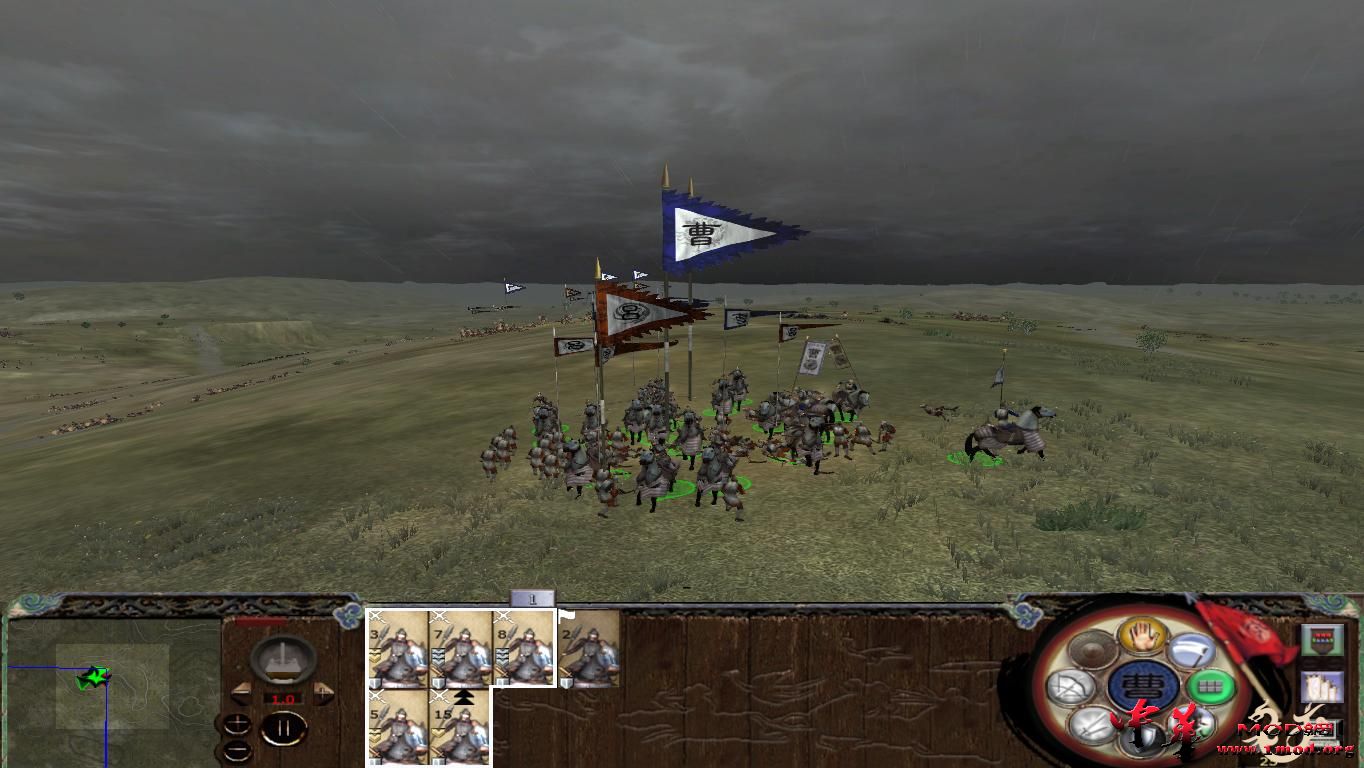1364x768 pixels.
Task: Select the halberd icon on the radial menu
Action: [x=1191, y=651]
